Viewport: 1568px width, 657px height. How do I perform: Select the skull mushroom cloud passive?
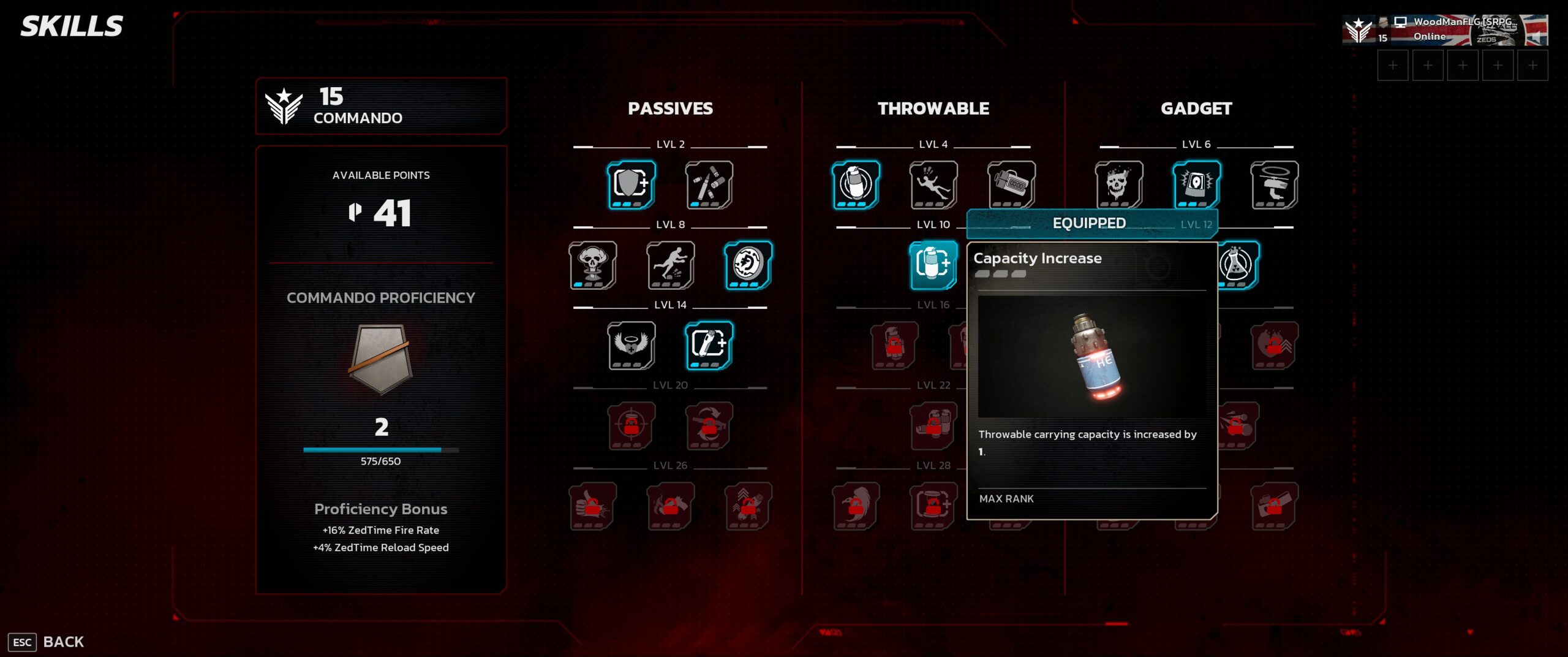coord(592,265)
